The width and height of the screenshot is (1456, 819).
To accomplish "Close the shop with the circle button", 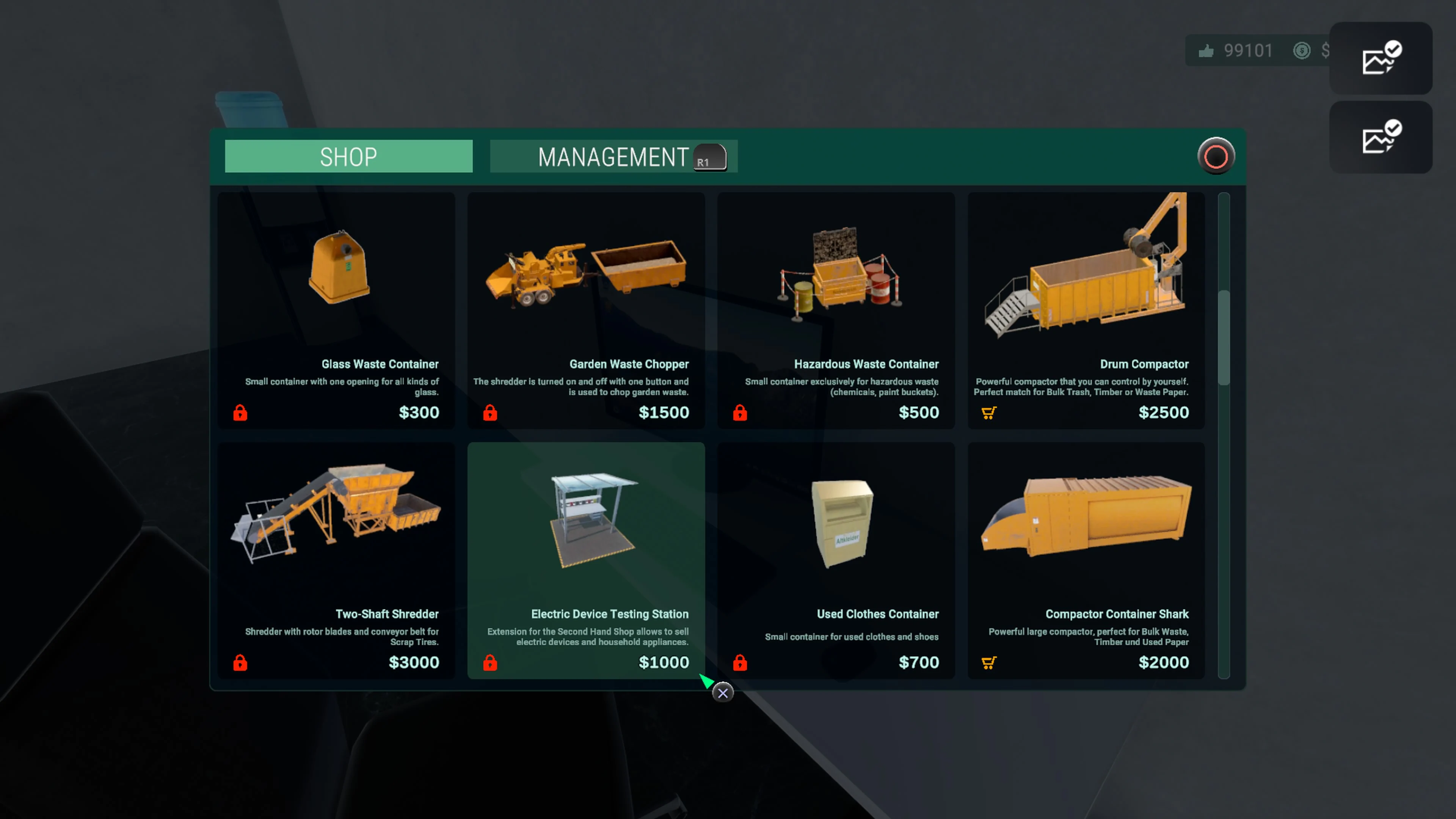I will [1216, 156].
